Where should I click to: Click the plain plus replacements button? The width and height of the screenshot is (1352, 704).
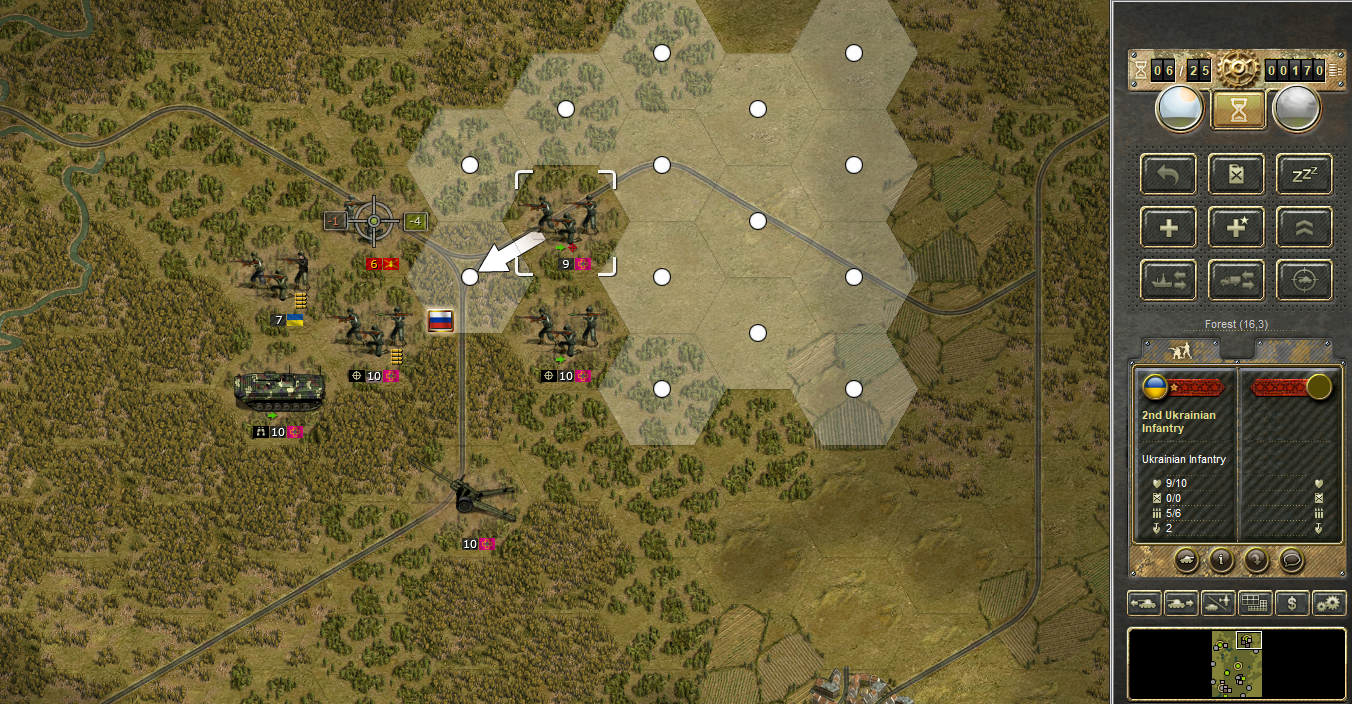(x=1167, y=227)
